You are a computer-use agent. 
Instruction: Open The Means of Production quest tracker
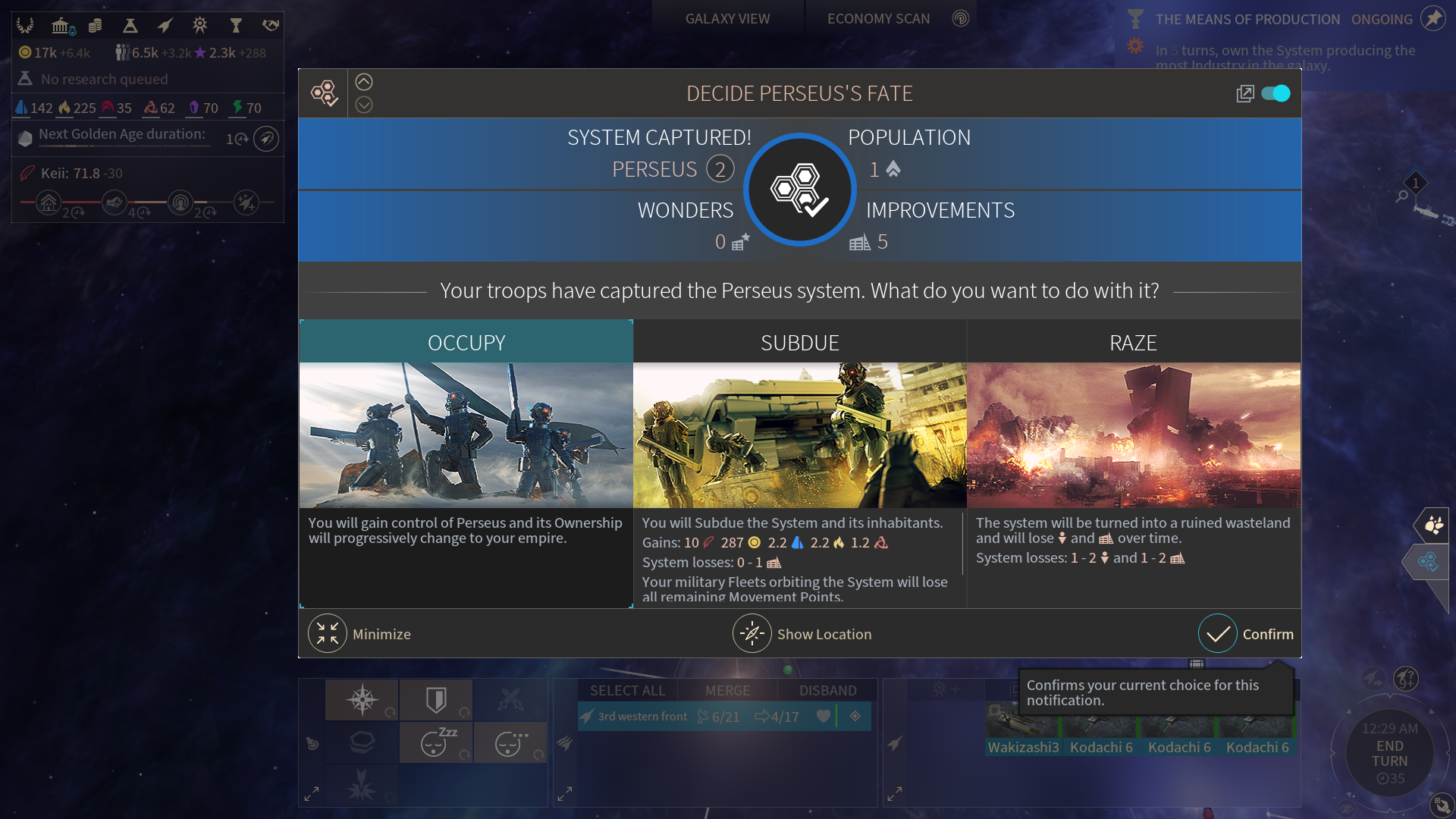tap(1247, 19)
